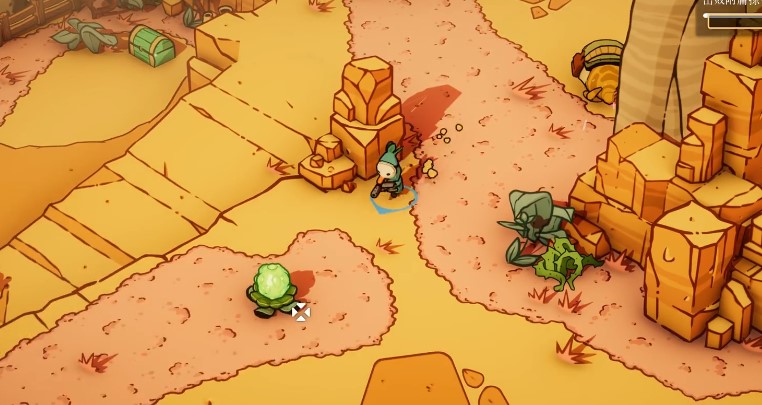Open the quest objective tracker panel
Image resolution: width=762 pixels, height=405 pixels.
coord(730,12)
